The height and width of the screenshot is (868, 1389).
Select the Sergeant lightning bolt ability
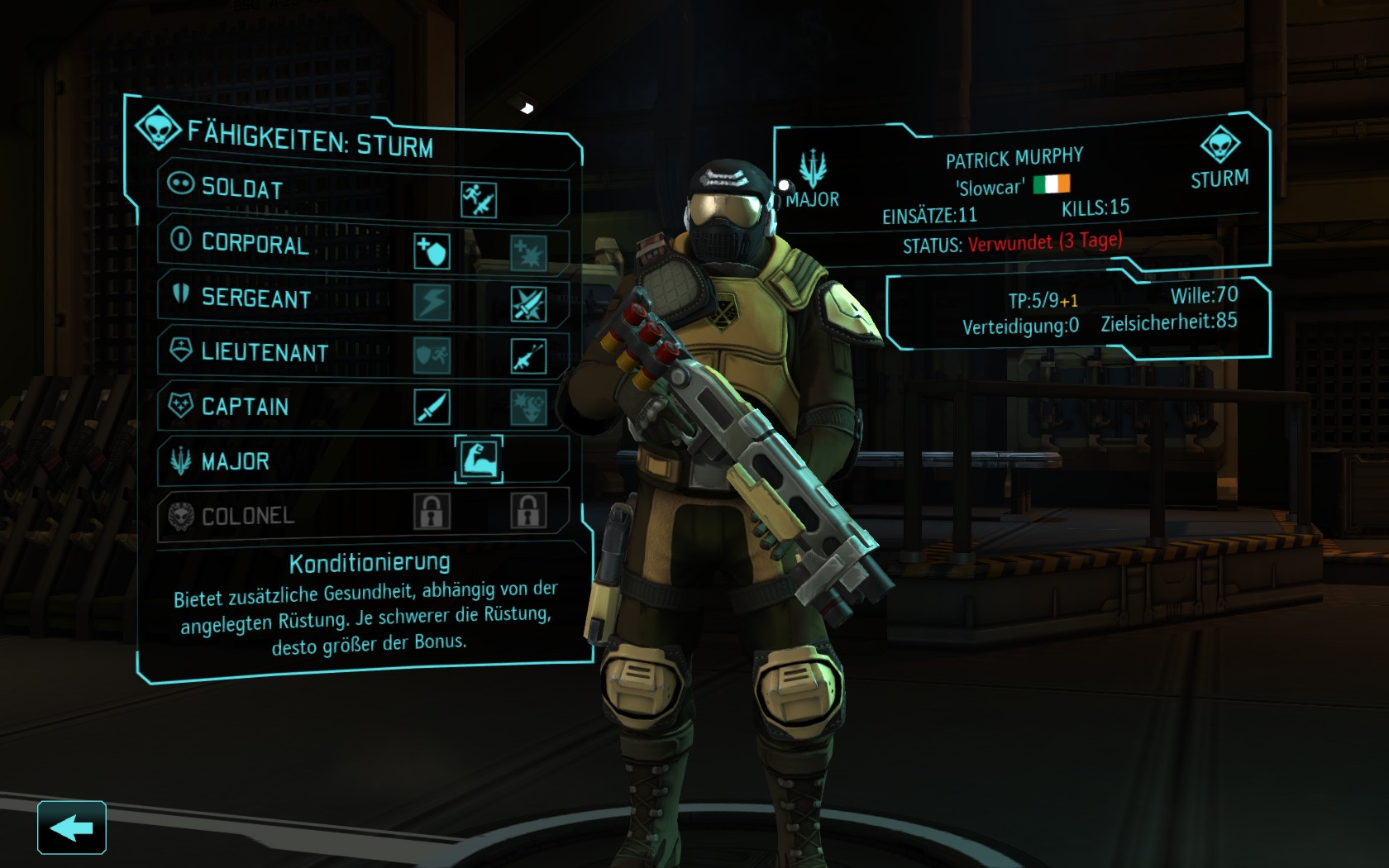(432, 303)
